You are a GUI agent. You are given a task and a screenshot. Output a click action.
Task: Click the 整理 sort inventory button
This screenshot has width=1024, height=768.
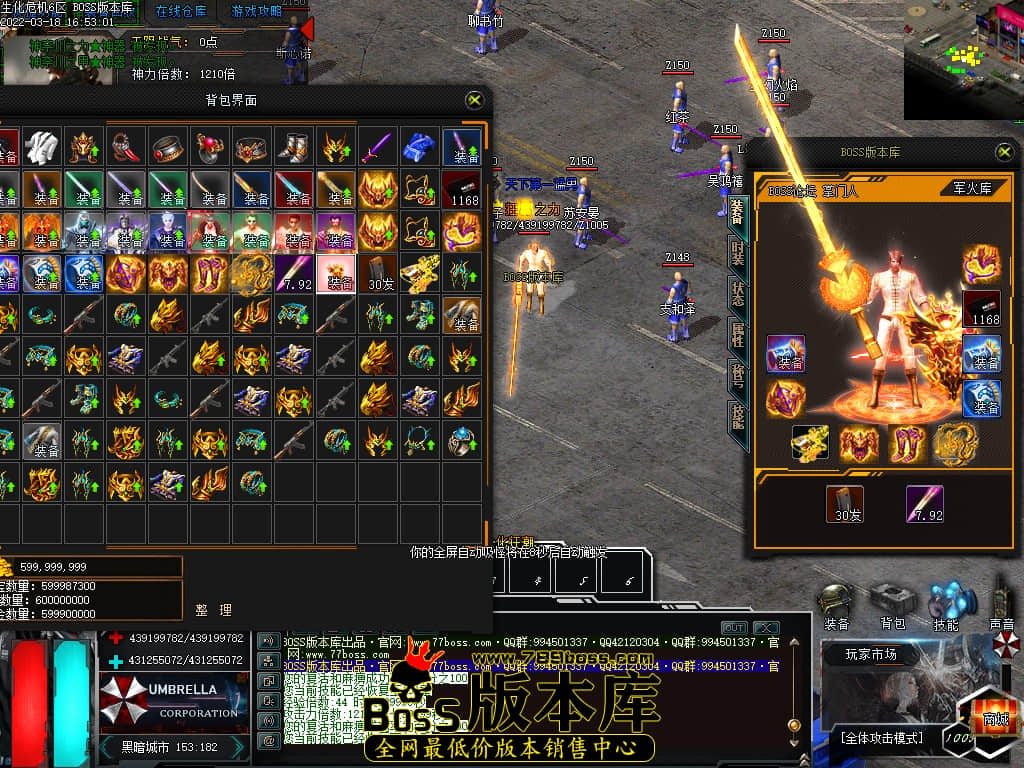(x=213, y=609)
